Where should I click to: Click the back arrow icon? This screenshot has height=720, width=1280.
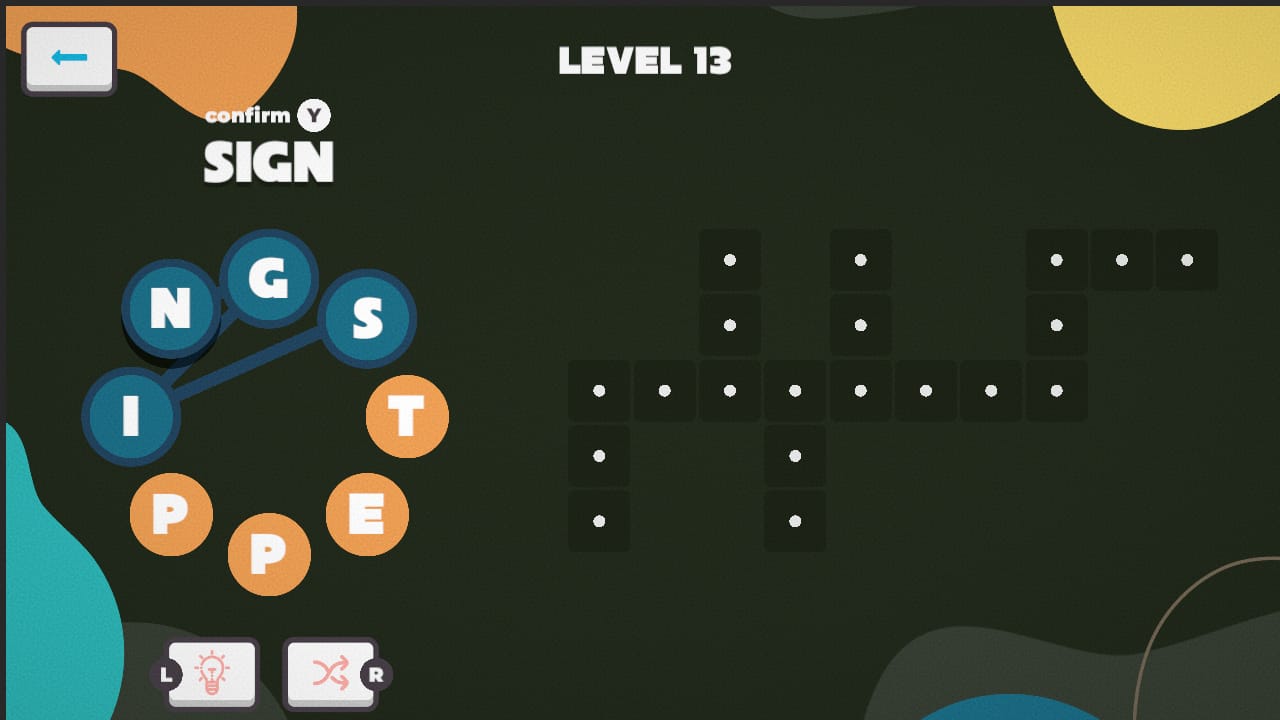coord(67,57)
